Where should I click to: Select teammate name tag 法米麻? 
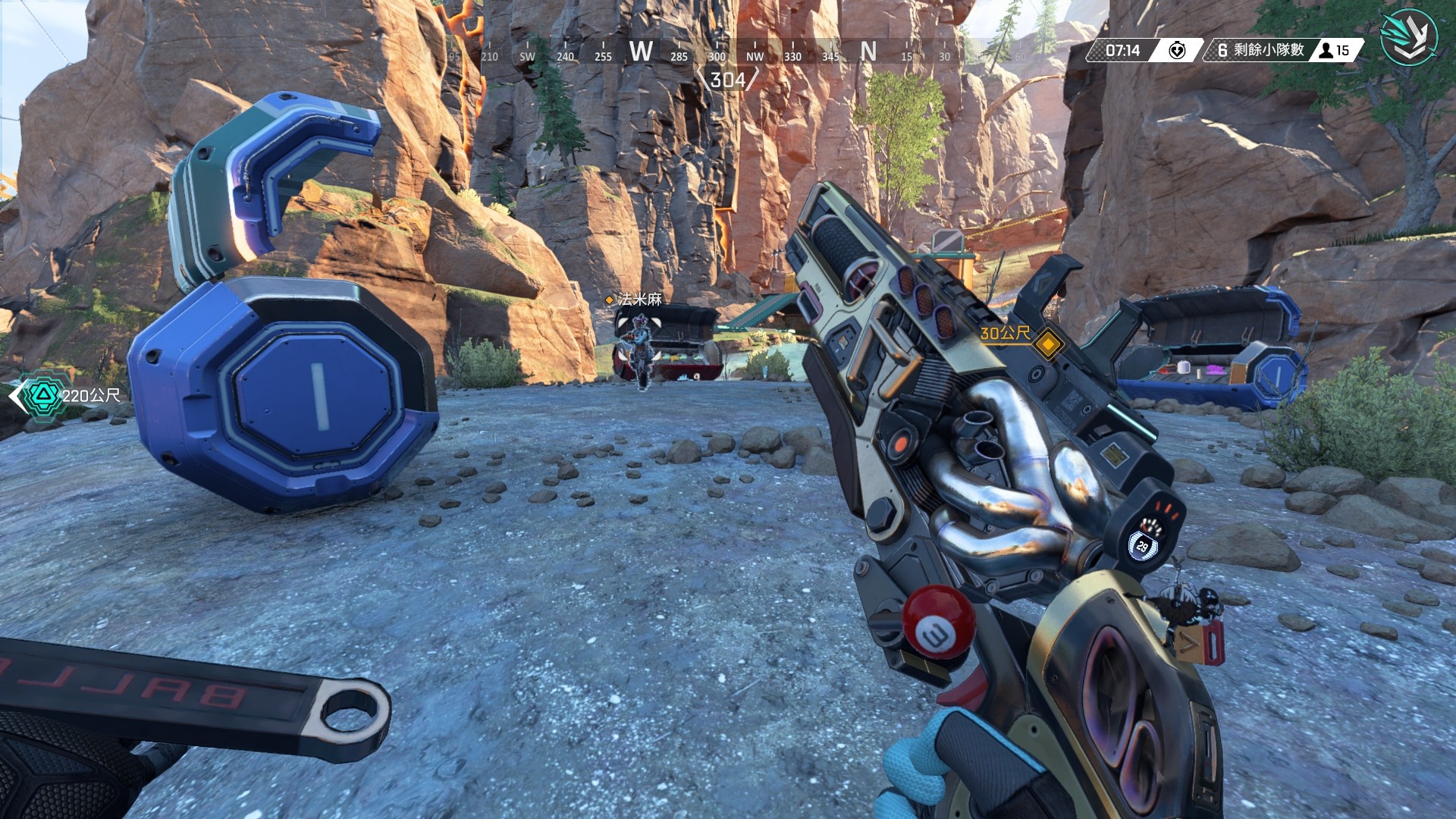639,300
